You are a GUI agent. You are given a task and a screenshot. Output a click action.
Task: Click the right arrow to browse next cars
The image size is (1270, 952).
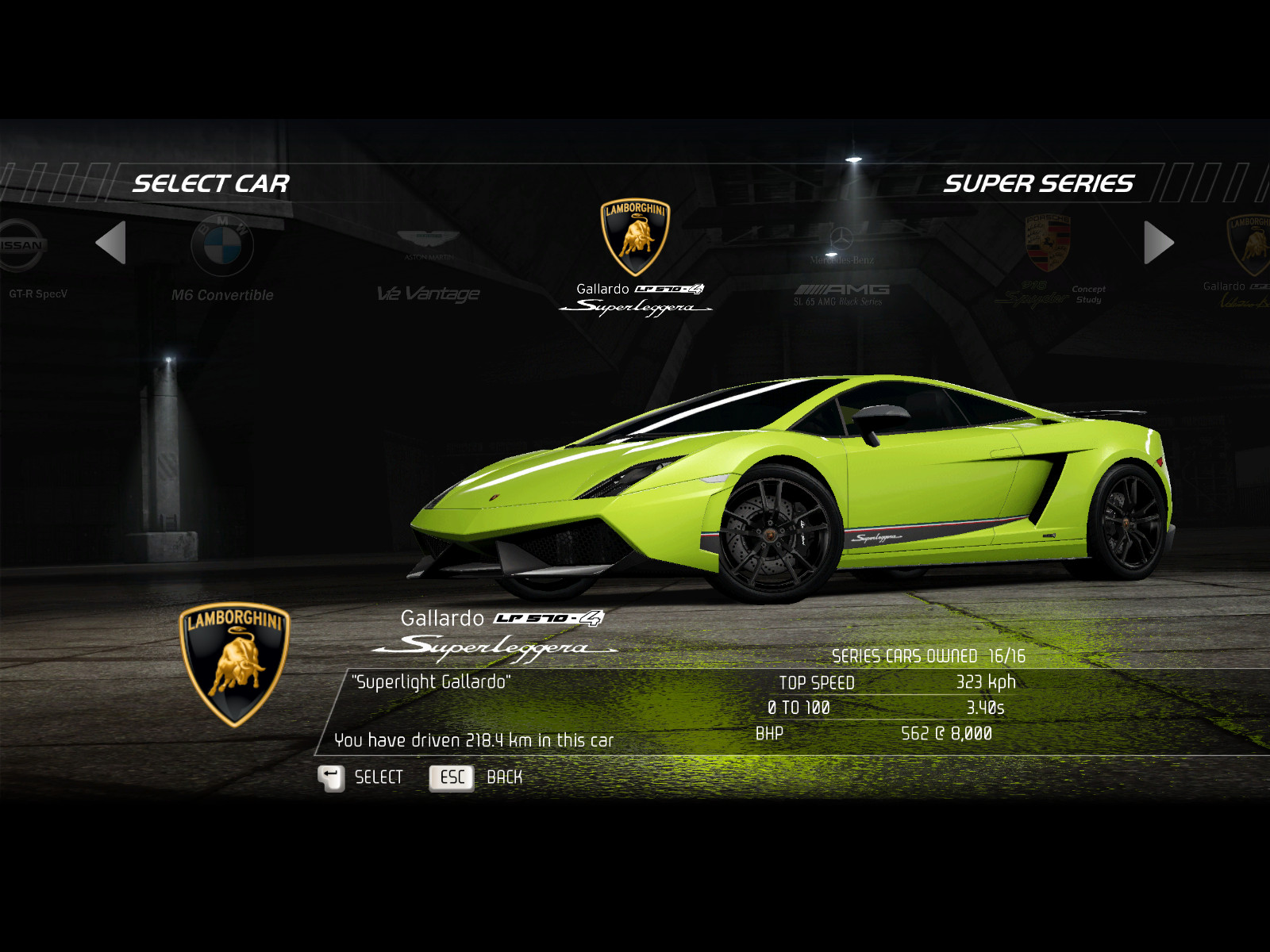[1158, 243]
